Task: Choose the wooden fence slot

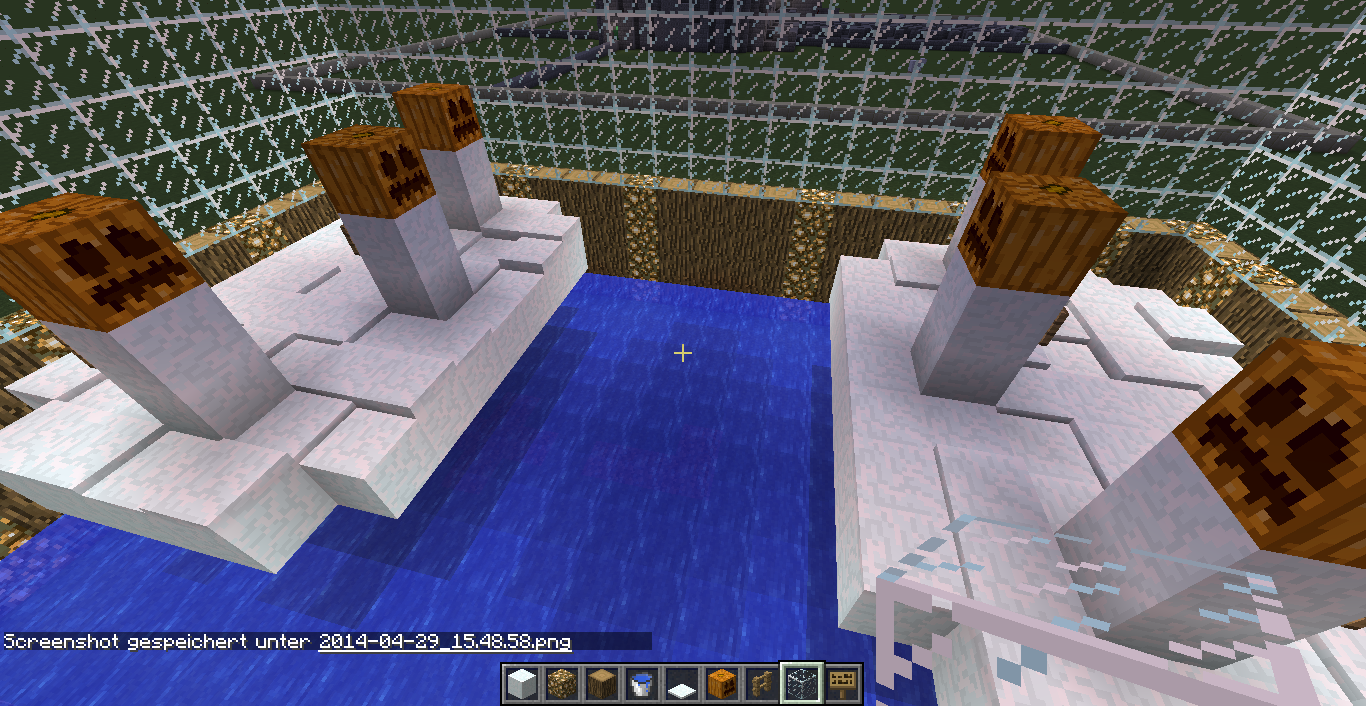Action: 761,684
